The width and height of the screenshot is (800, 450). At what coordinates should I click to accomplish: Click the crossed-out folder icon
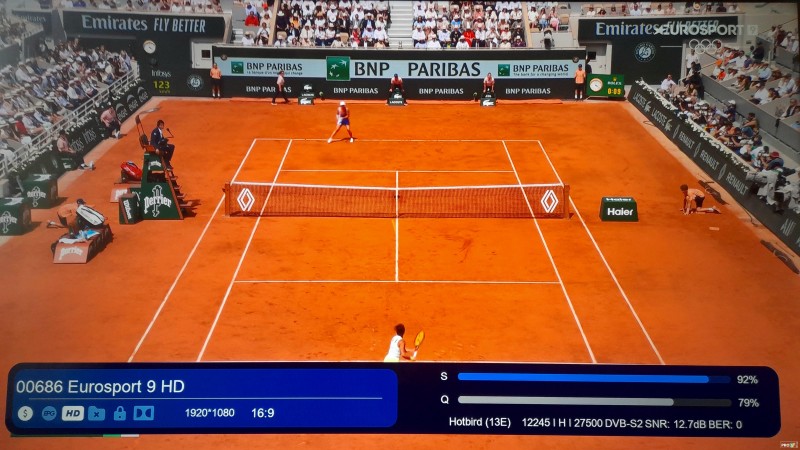(96, 413)
